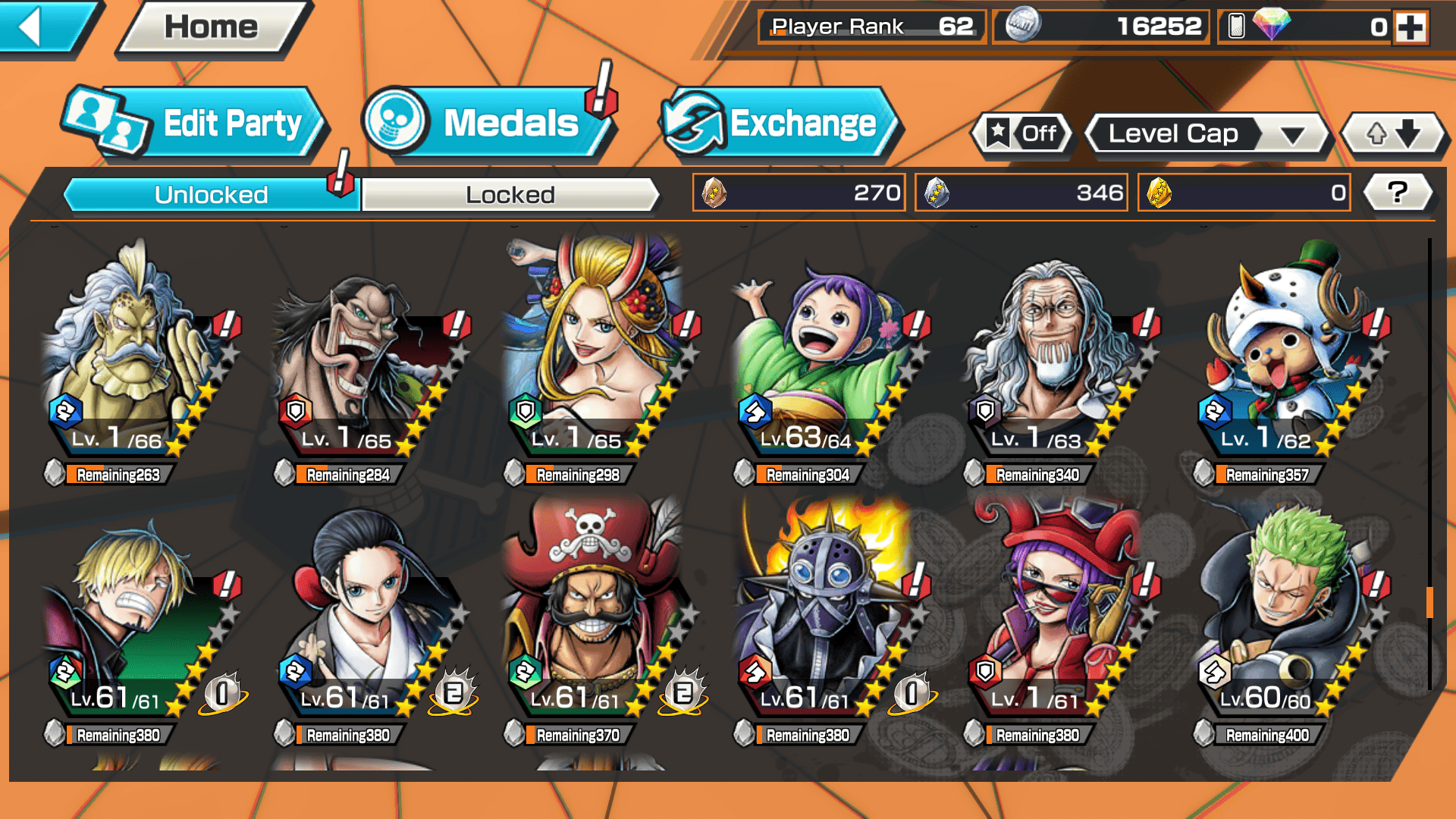Select the Unlocked characters tab
Screen dimensions: 1456x819
pos(211,195)
